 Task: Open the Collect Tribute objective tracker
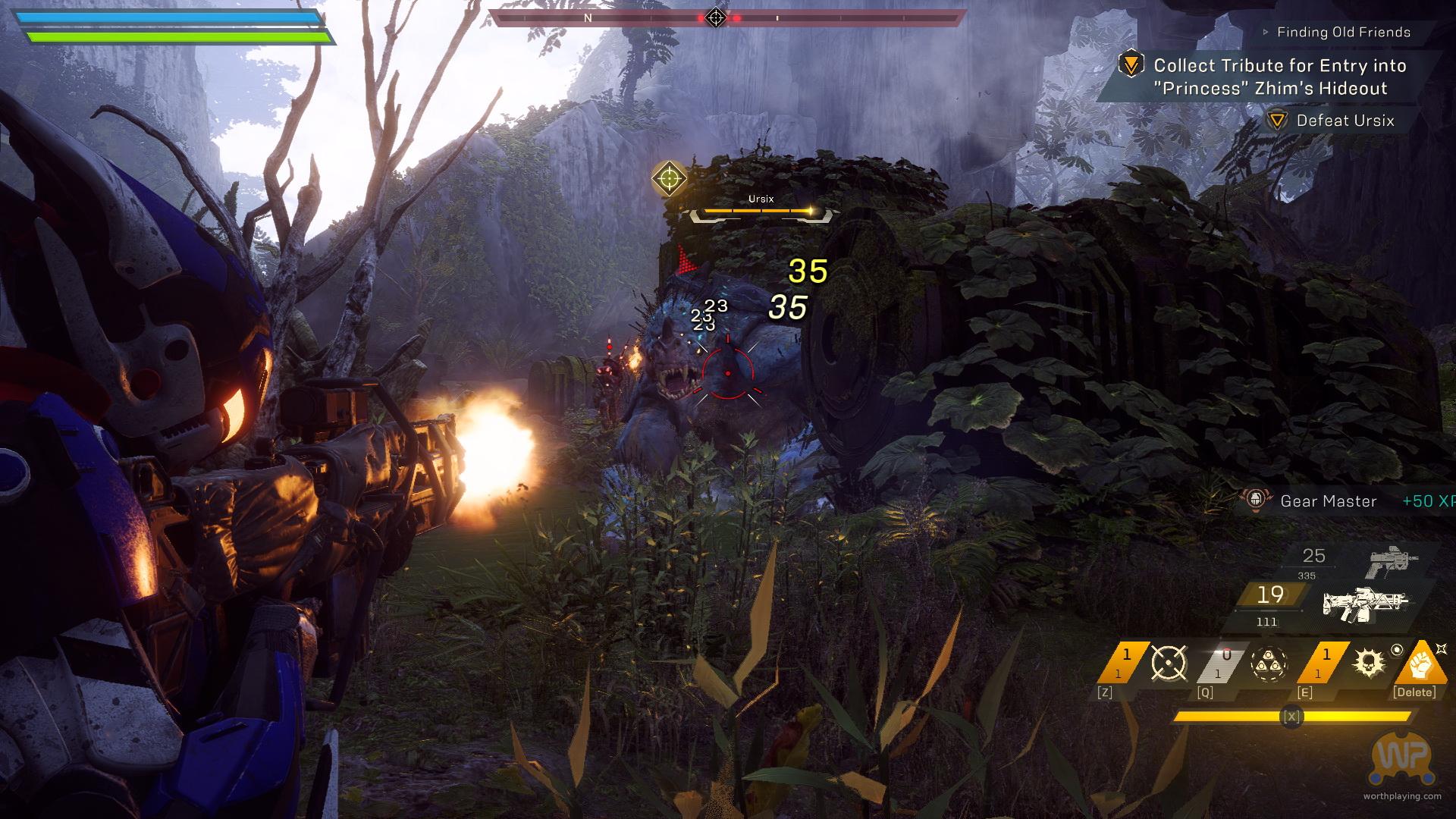pyautogui.click(x=1279, y=77)
